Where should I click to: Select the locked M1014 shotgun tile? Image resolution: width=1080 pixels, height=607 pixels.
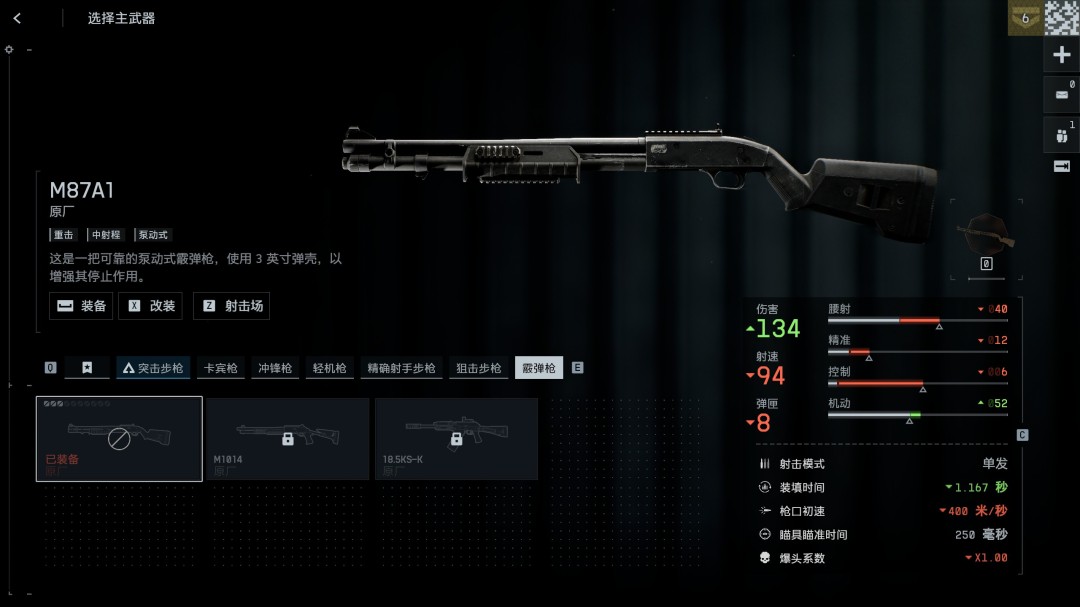coord(287,438)
